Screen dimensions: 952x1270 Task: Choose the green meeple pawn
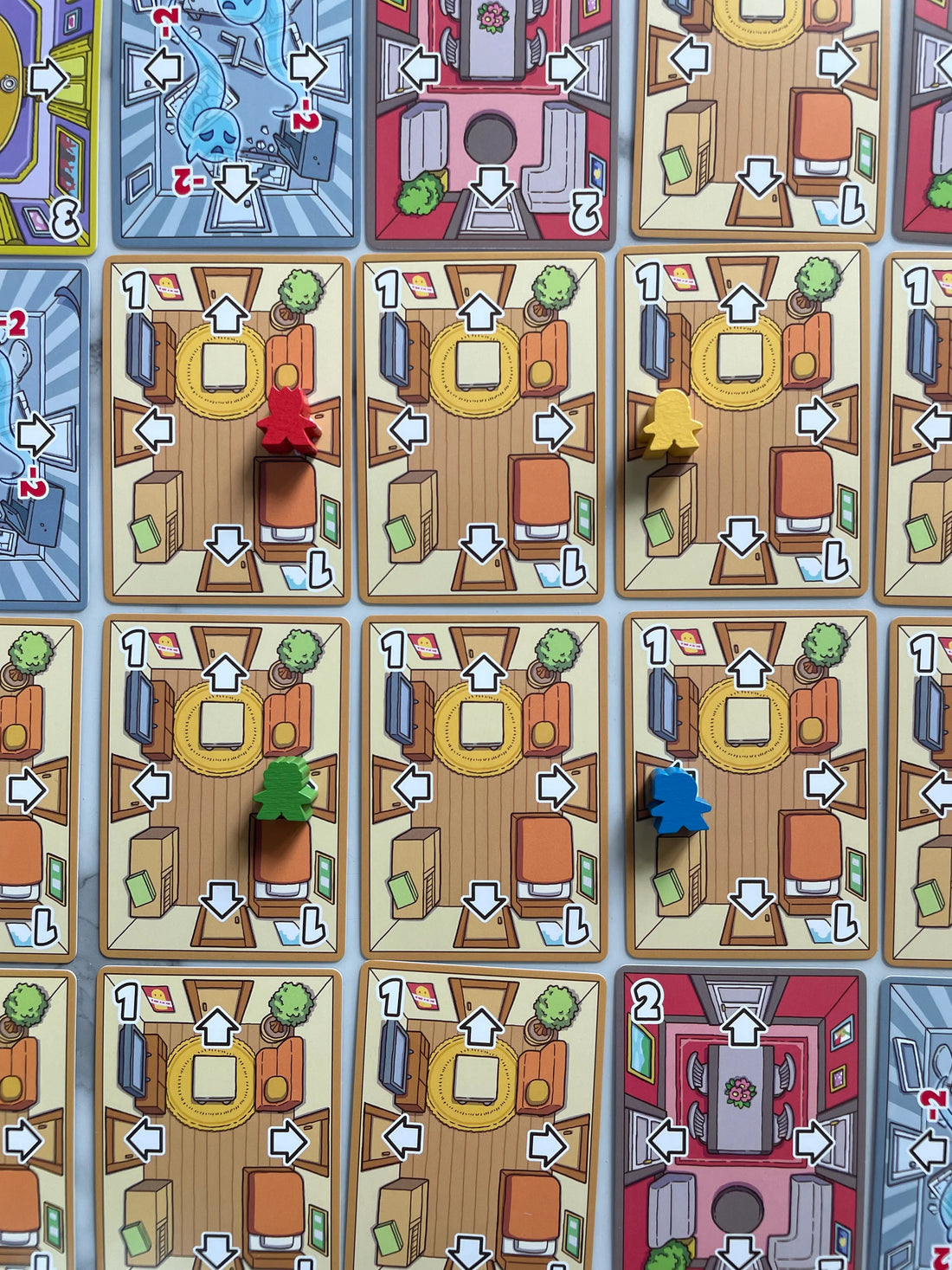point(285,790)
